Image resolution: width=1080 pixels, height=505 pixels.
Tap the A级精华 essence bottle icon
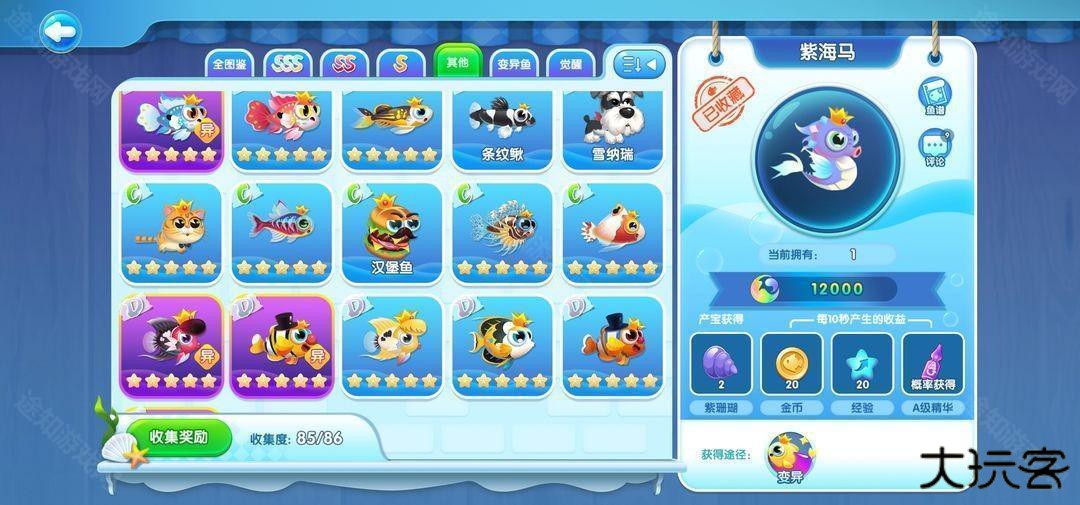coord(933,365)
